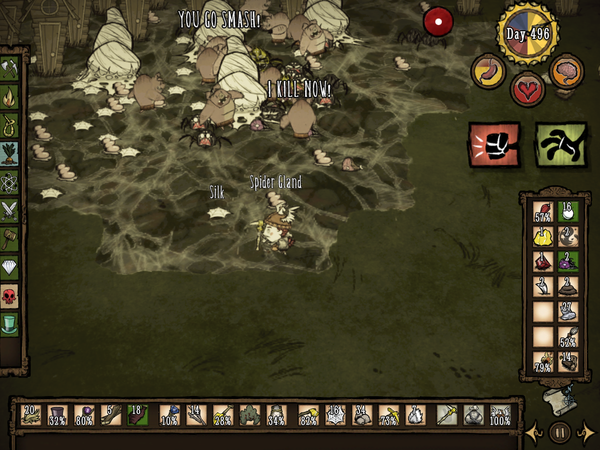Open the Dress top hat crafting tab

10,323
